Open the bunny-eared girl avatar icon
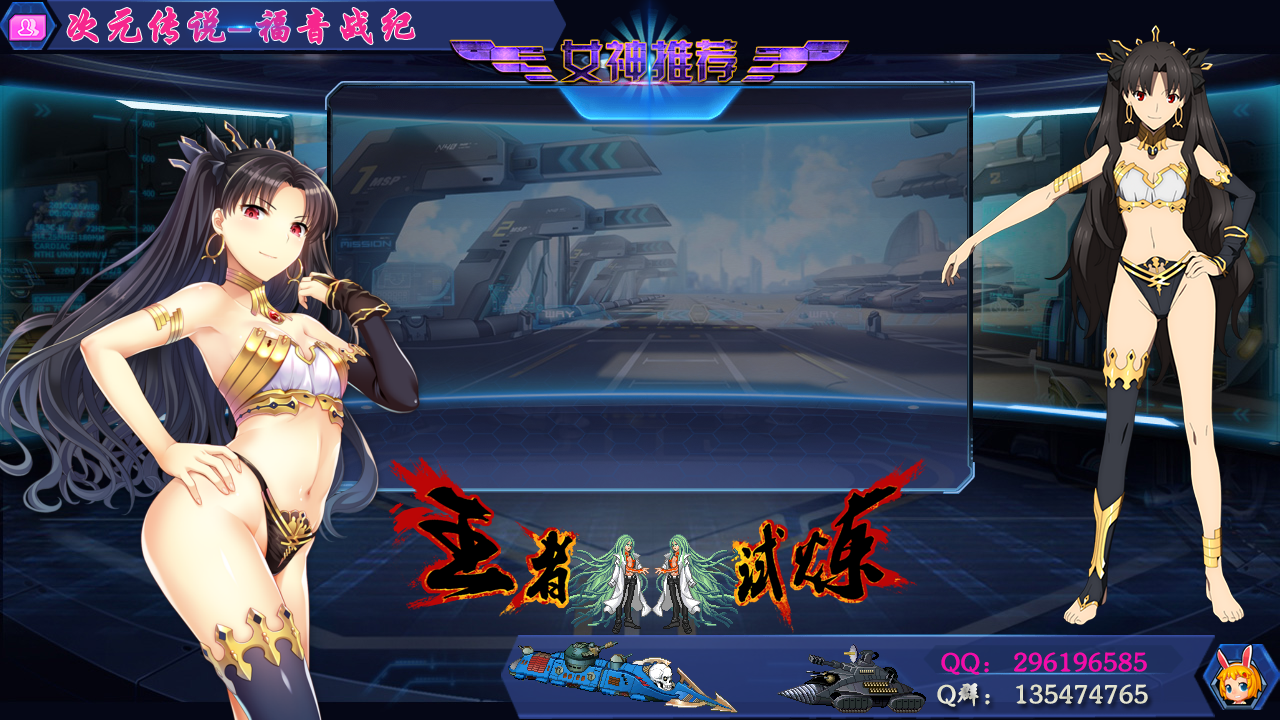Image resolution: width=1280 pixels, height=720 pixels. [1238, 678]
